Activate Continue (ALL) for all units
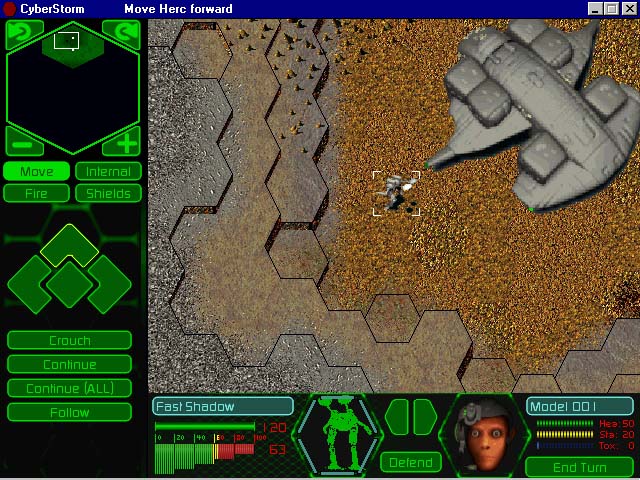This screenshot has height=480, width=640. click(69, 388)
